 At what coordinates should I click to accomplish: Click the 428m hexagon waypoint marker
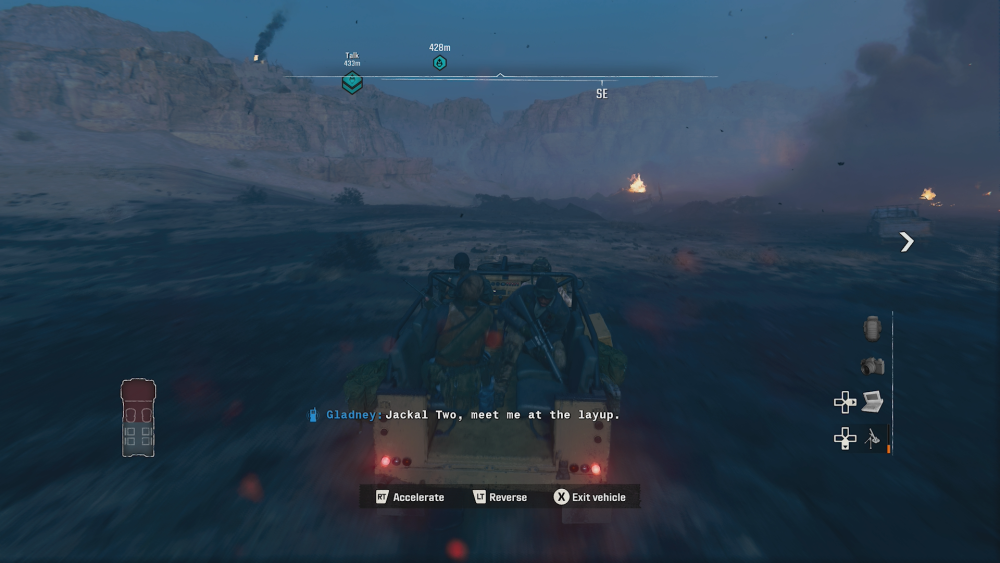439,63
